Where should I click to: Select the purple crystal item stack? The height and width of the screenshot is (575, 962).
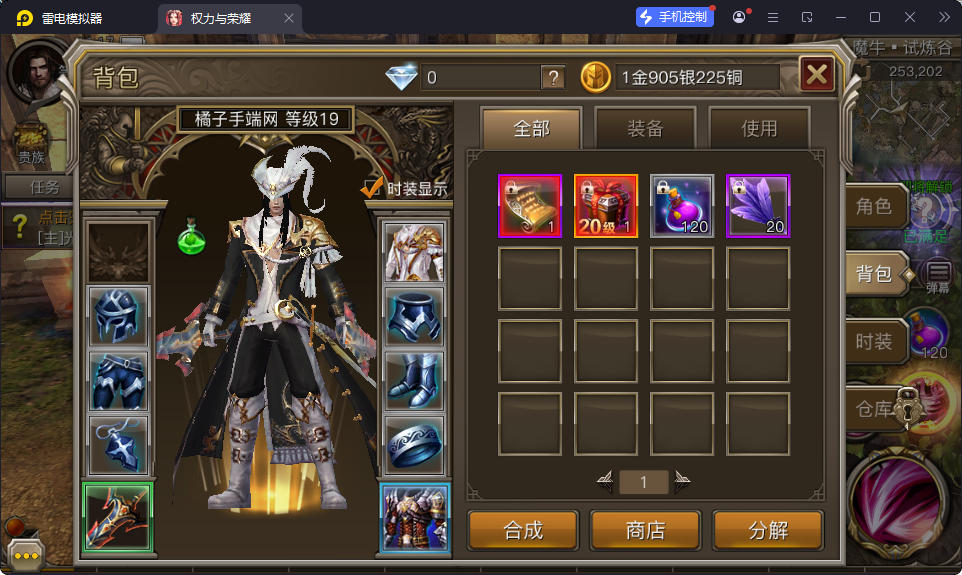tap(758, 206)
